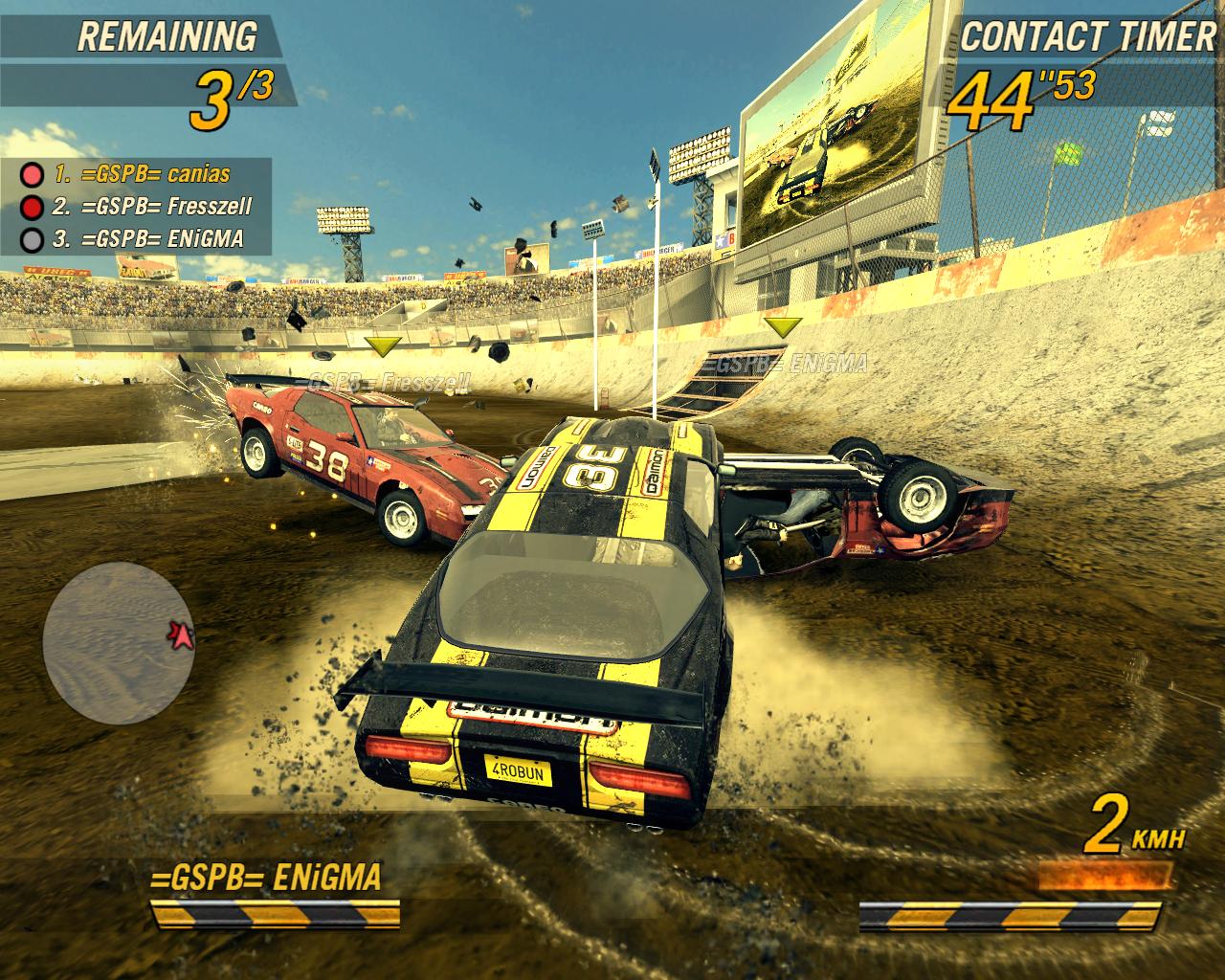The width and height of the screenshot is (1225, 980).
Task: Click the yellow marker above the Fresszell name tag
Action: (x=383, y=345)
